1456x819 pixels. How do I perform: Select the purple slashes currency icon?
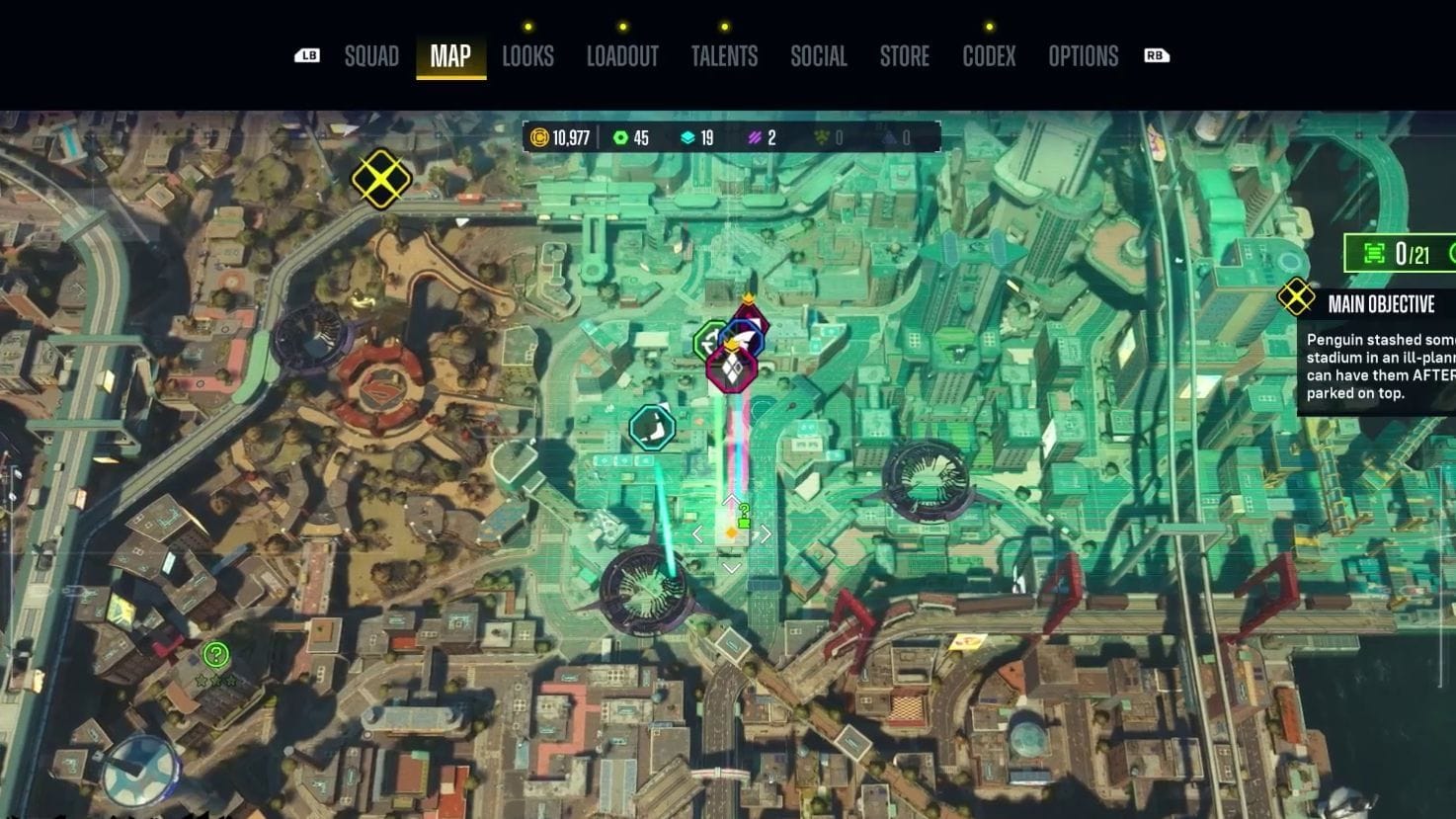[755, 137]
